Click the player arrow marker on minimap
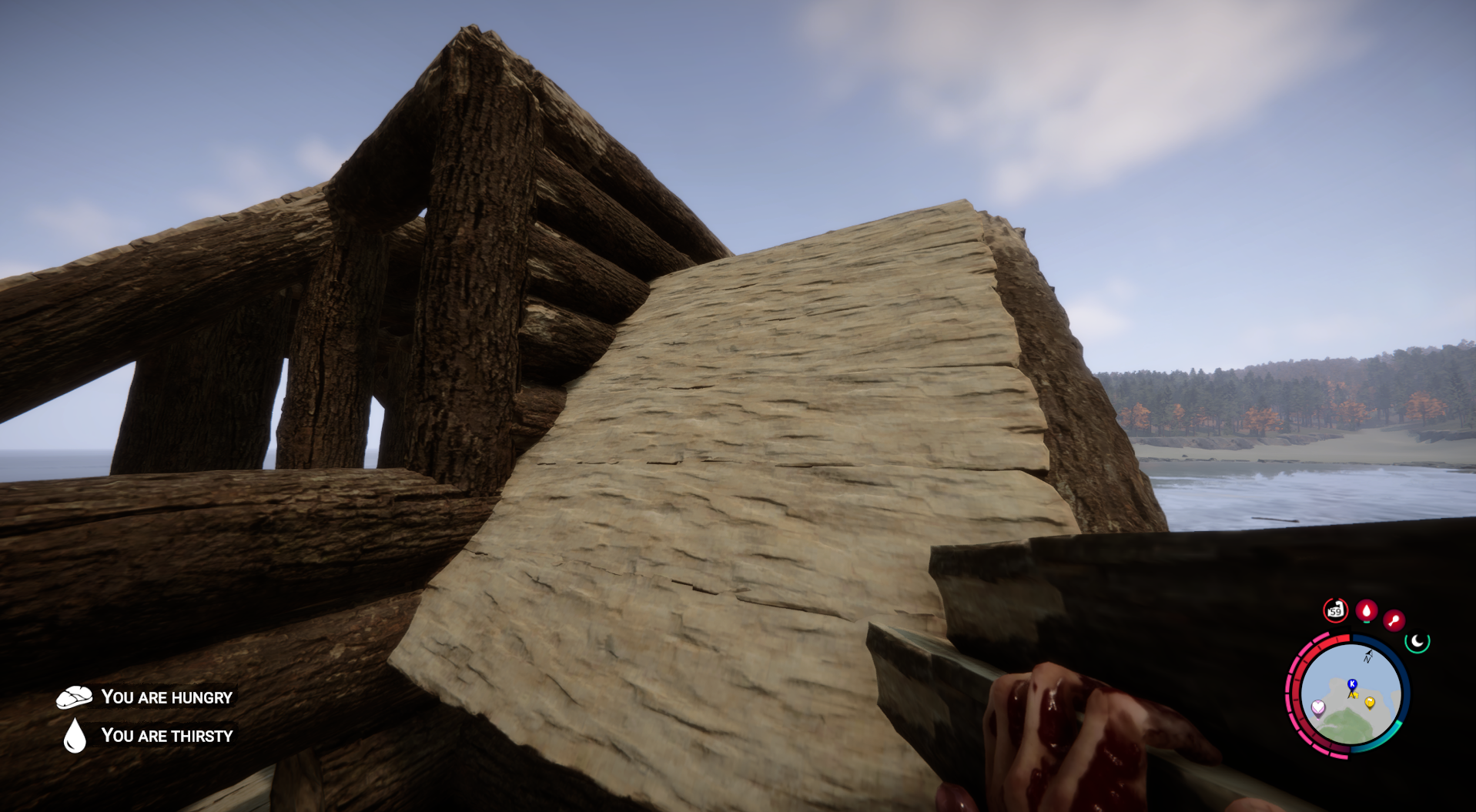 coord(1350,695)
